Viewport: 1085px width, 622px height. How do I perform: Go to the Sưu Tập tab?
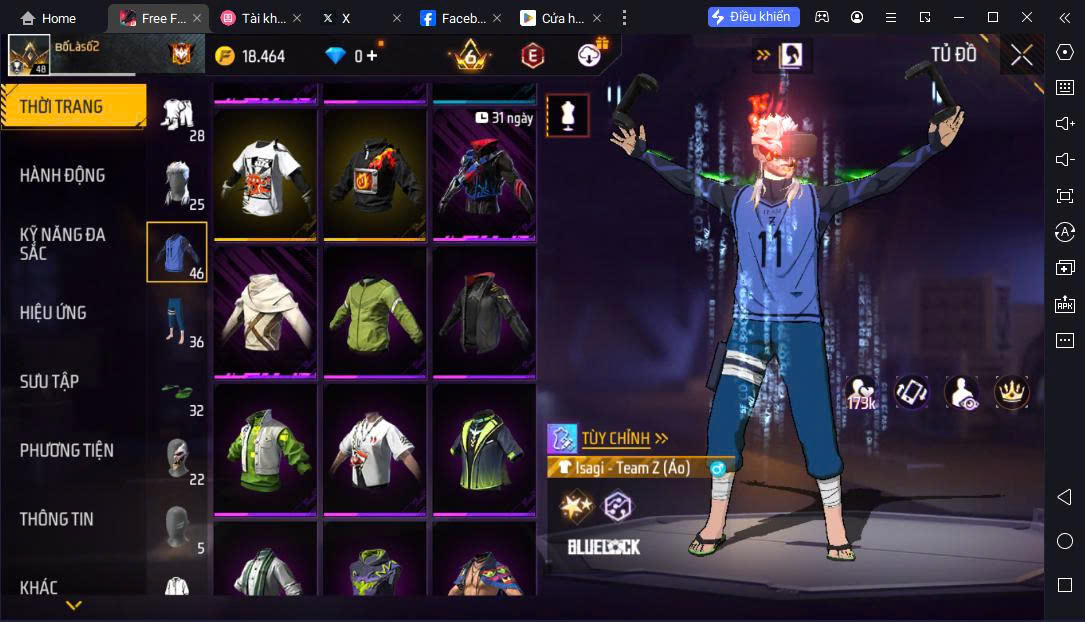(50, 382)
